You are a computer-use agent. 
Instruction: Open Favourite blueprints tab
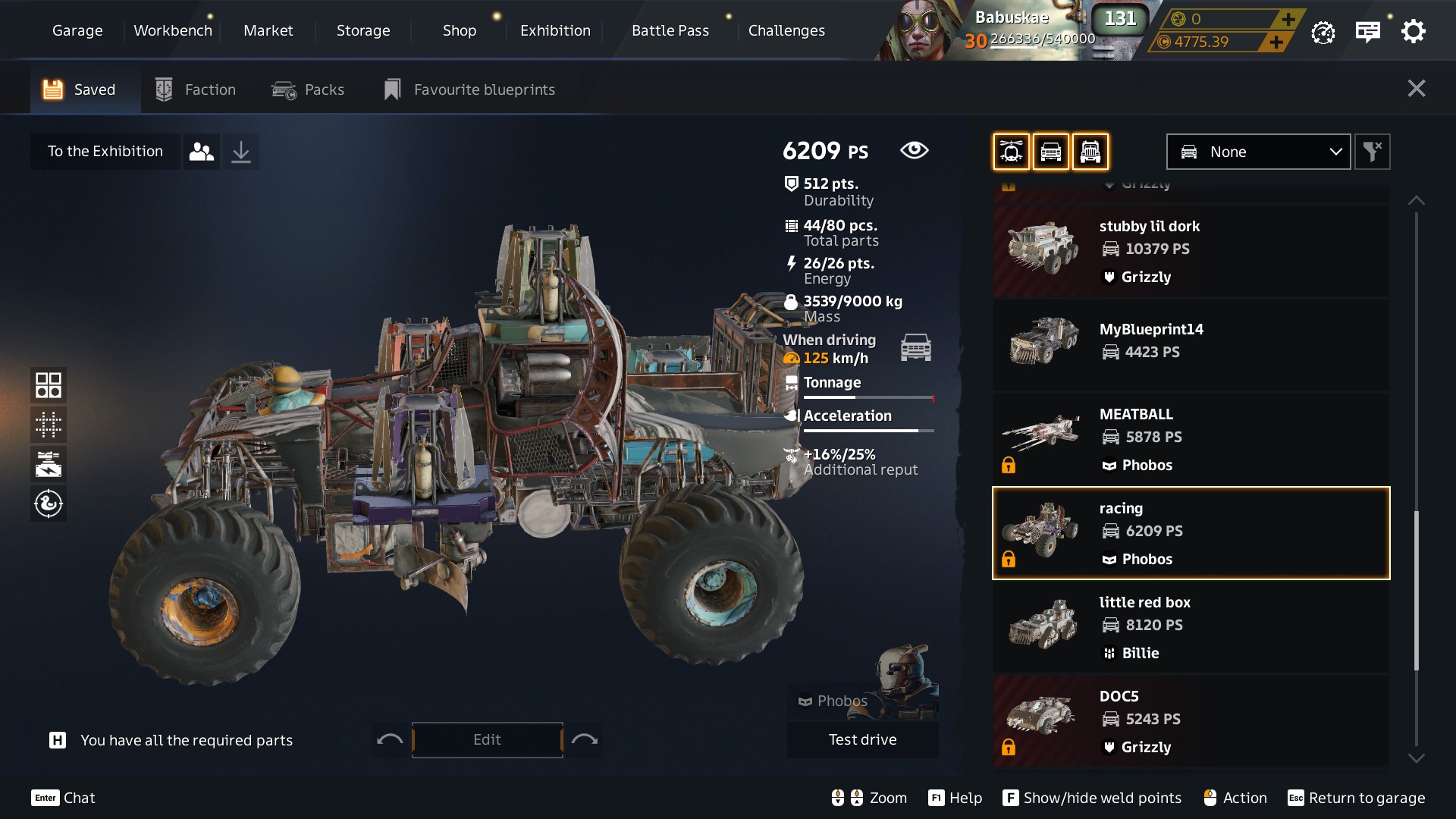point(470,89)
